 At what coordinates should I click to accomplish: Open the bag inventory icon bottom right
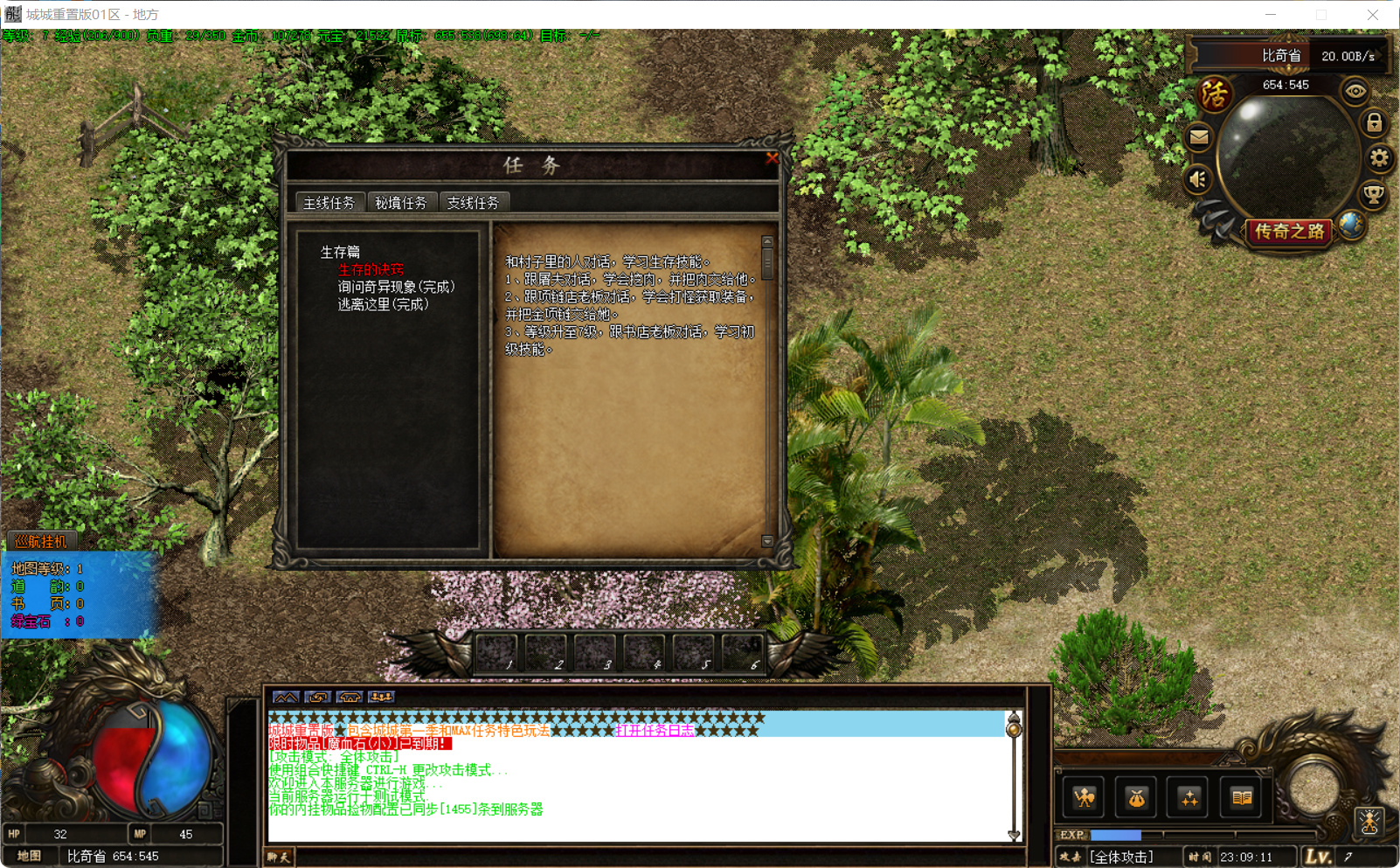pyautogui.click(x=1135, y=797)
